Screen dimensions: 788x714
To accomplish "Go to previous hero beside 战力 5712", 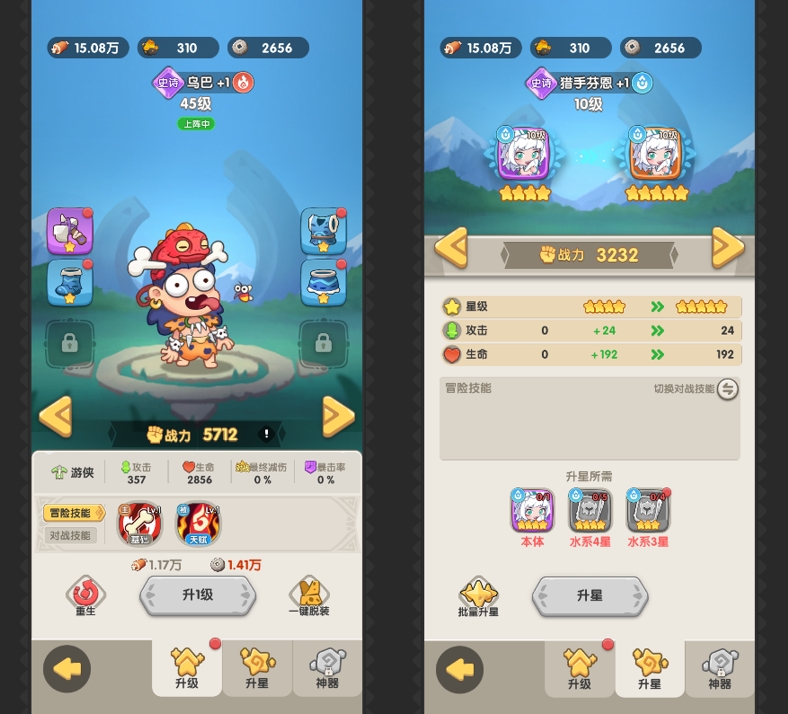I will click(x=56, y=416).
